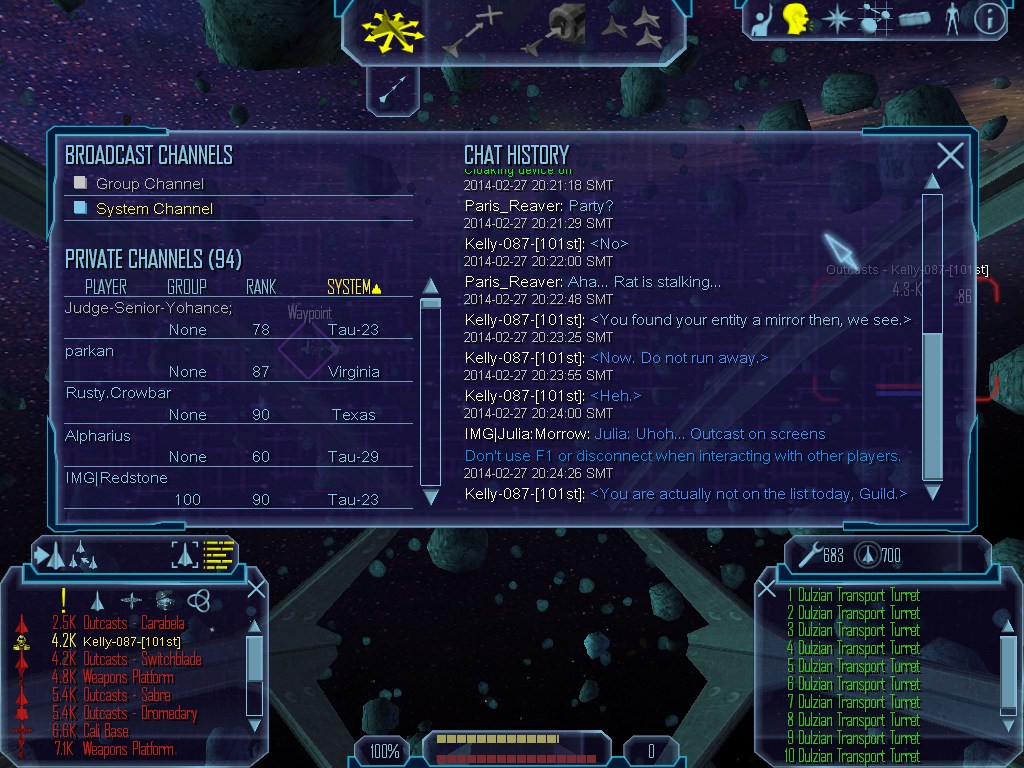Close the contact list panel
Viewport: 1024px width, 768px height.
(x=256, y=588)
